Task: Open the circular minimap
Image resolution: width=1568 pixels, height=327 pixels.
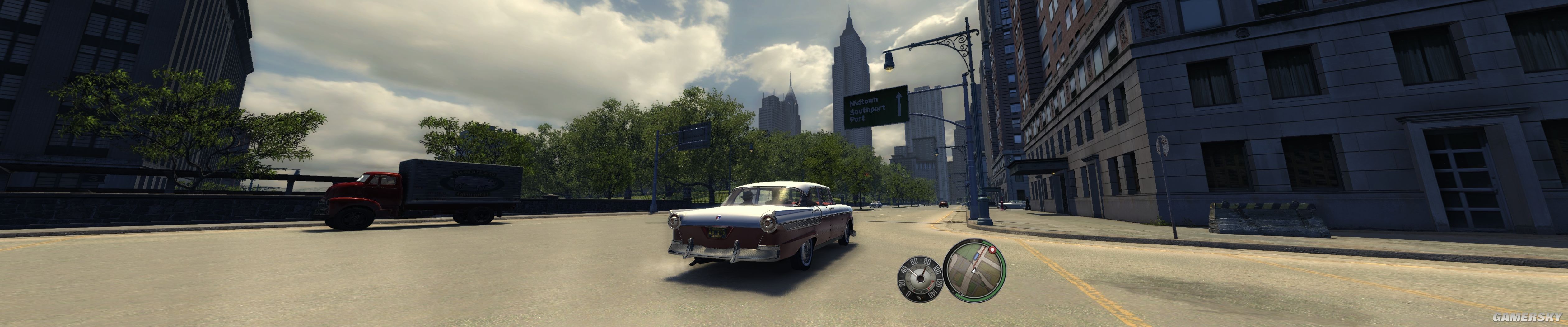Action: [977, 270]
